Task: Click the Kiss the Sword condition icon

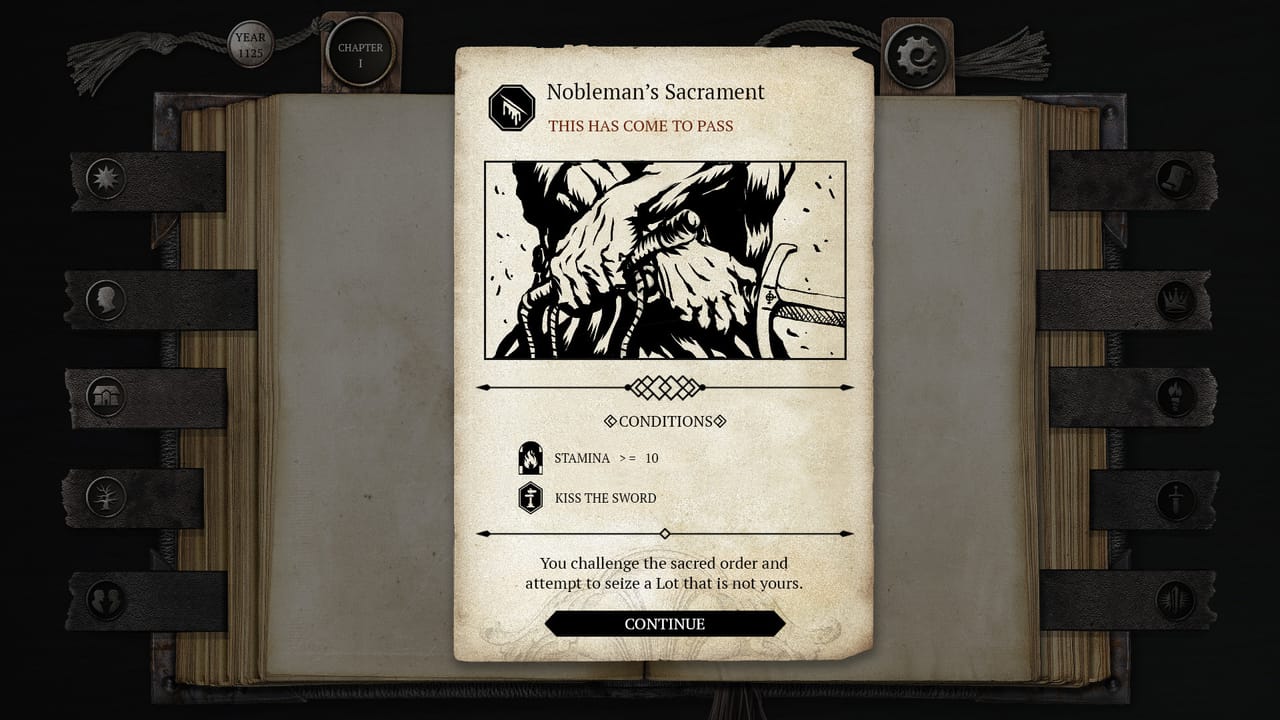Action: (x=531, y=497)
